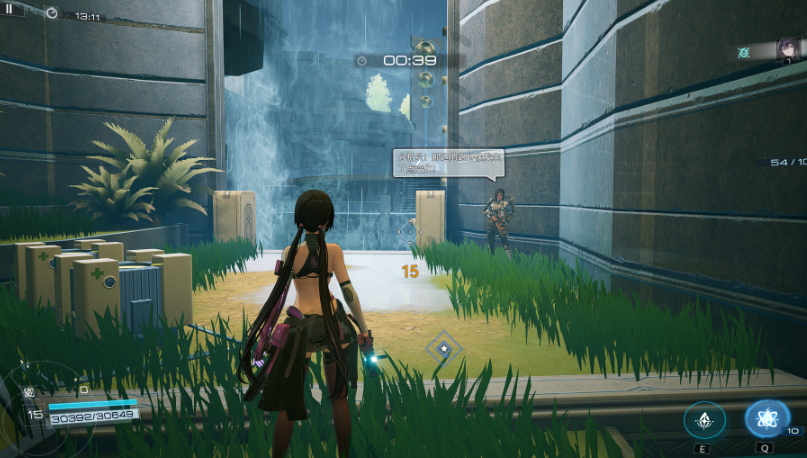
Task: Click the diamond star waypoint marker
Action: (x=441, y=349)
